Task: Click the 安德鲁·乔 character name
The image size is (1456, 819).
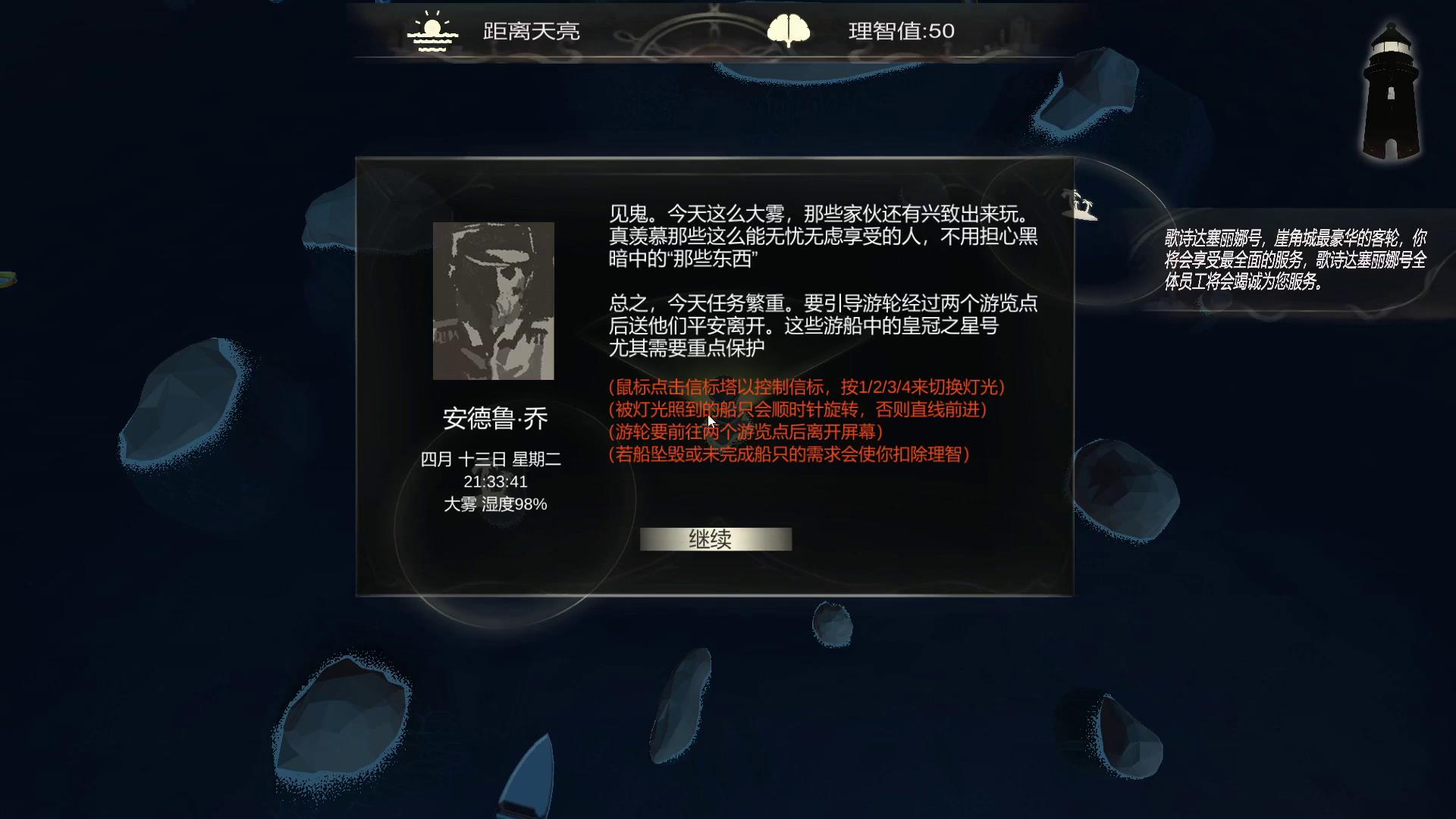Action: pos(494,418)
